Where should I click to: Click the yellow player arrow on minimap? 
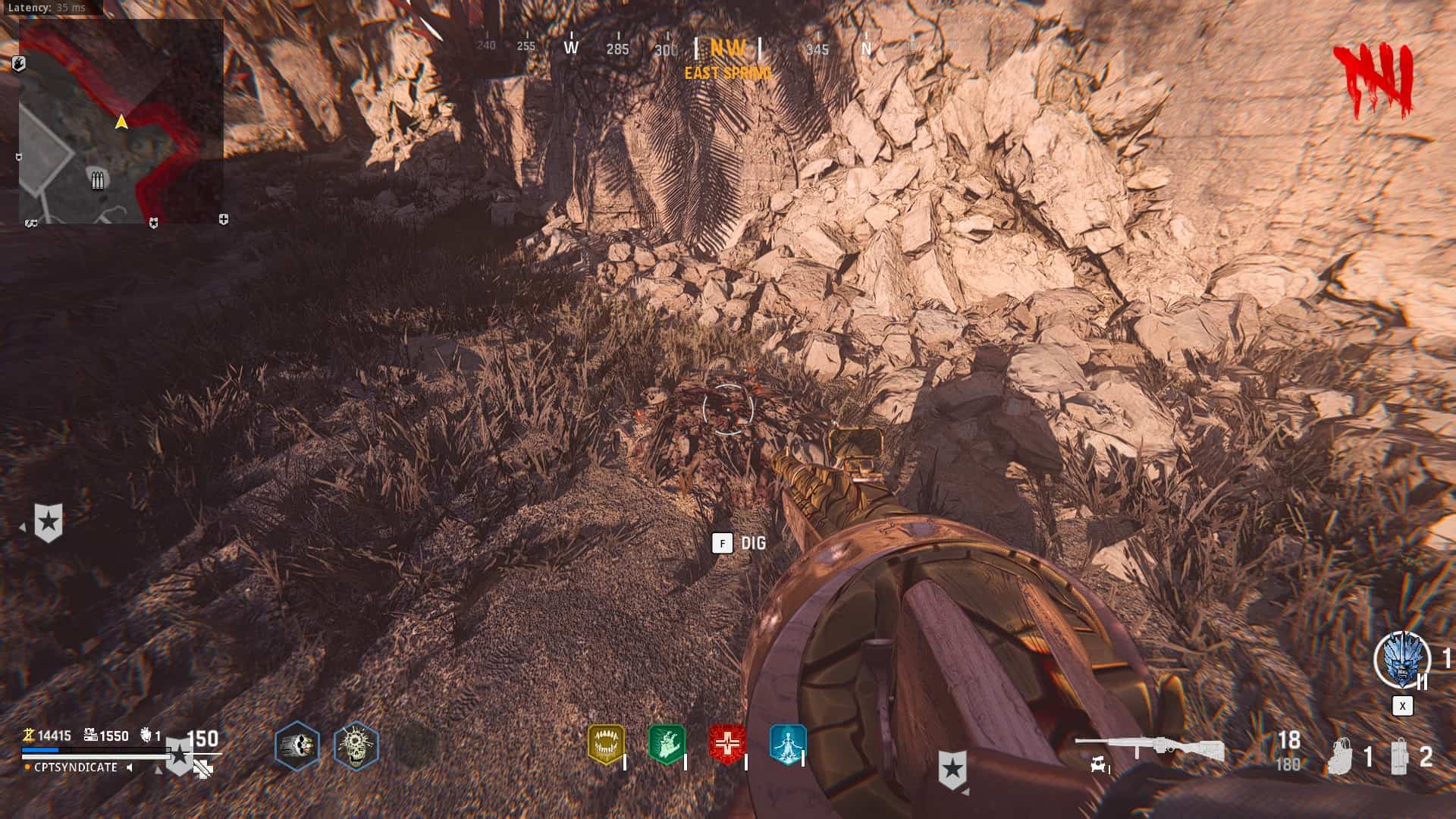point(121,121)
